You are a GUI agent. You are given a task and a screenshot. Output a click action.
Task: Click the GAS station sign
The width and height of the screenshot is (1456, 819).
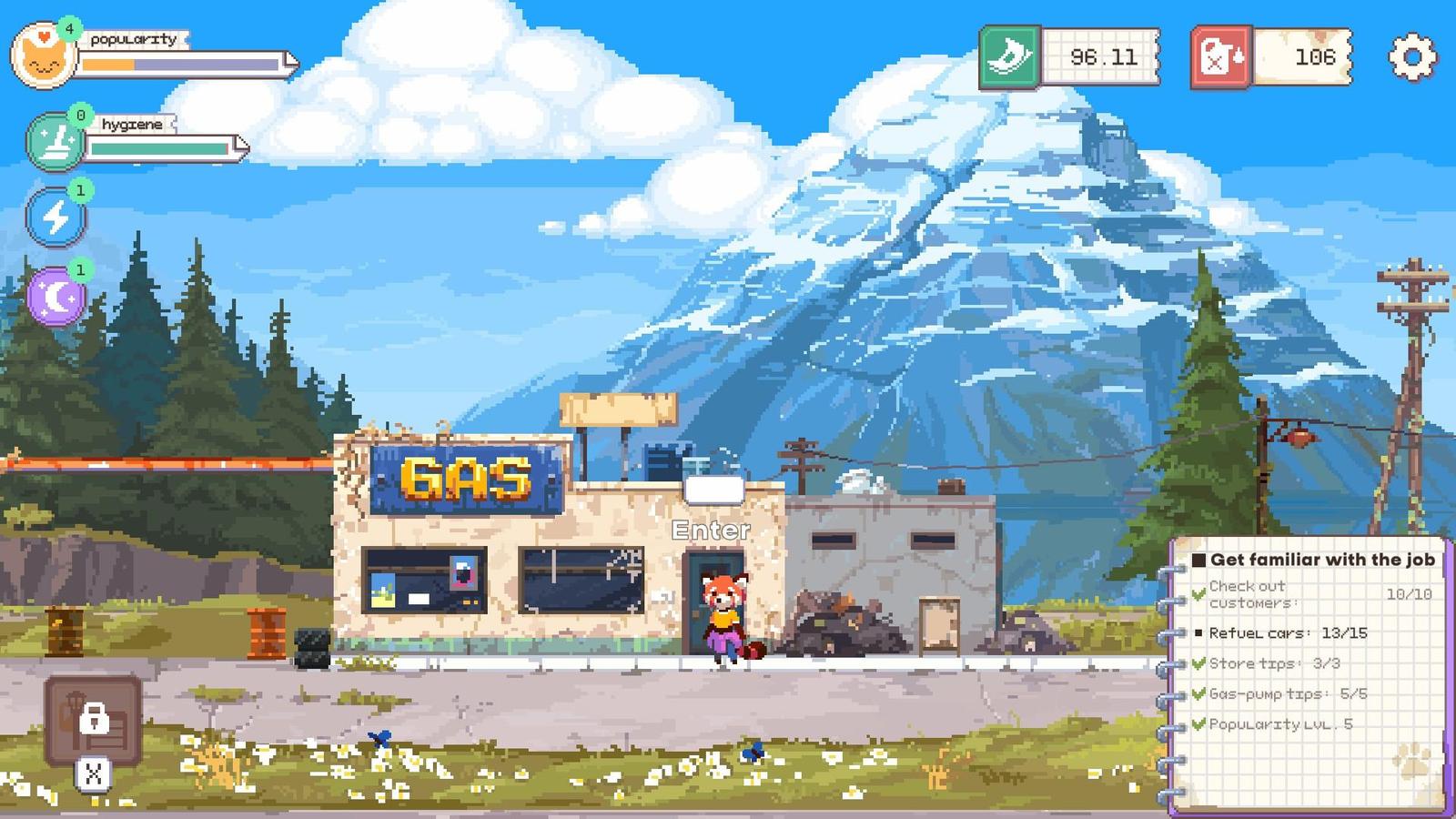tap(464, 478)
